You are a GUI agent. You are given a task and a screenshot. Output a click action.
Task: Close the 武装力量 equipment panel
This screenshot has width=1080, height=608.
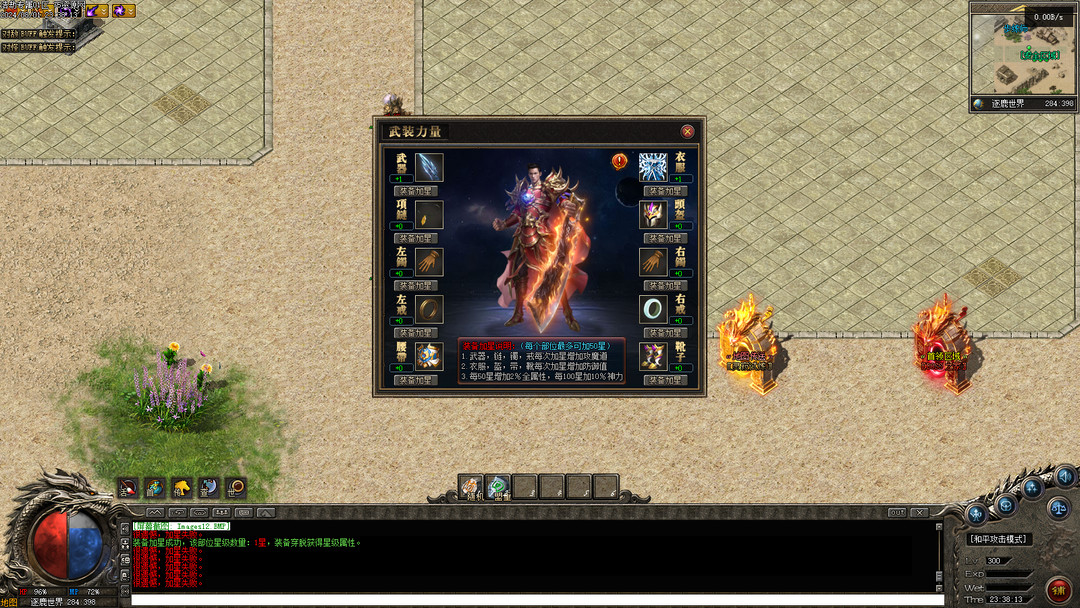pos(687,131)
